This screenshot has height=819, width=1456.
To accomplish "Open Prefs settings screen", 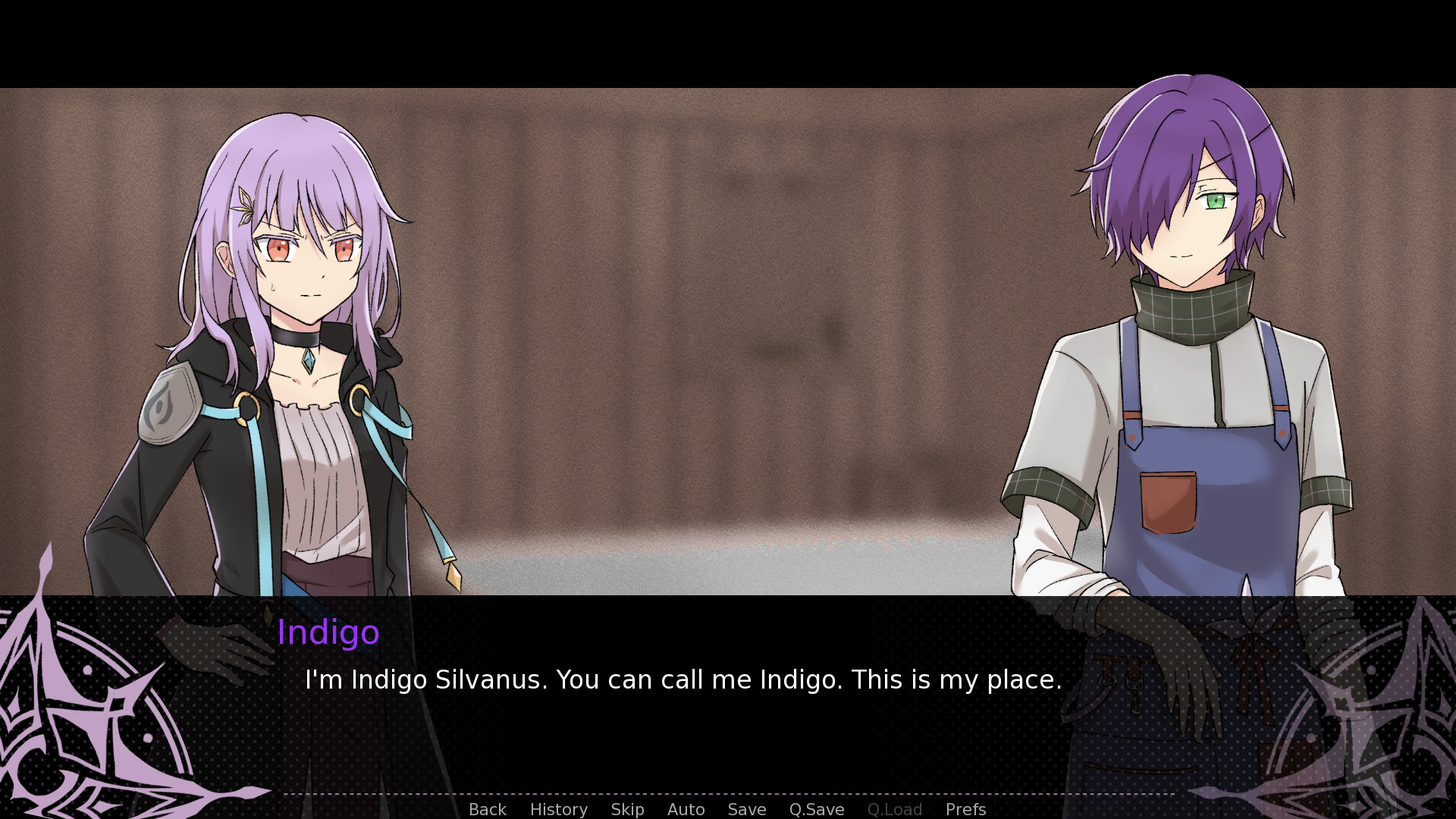I will click(965, 809).
